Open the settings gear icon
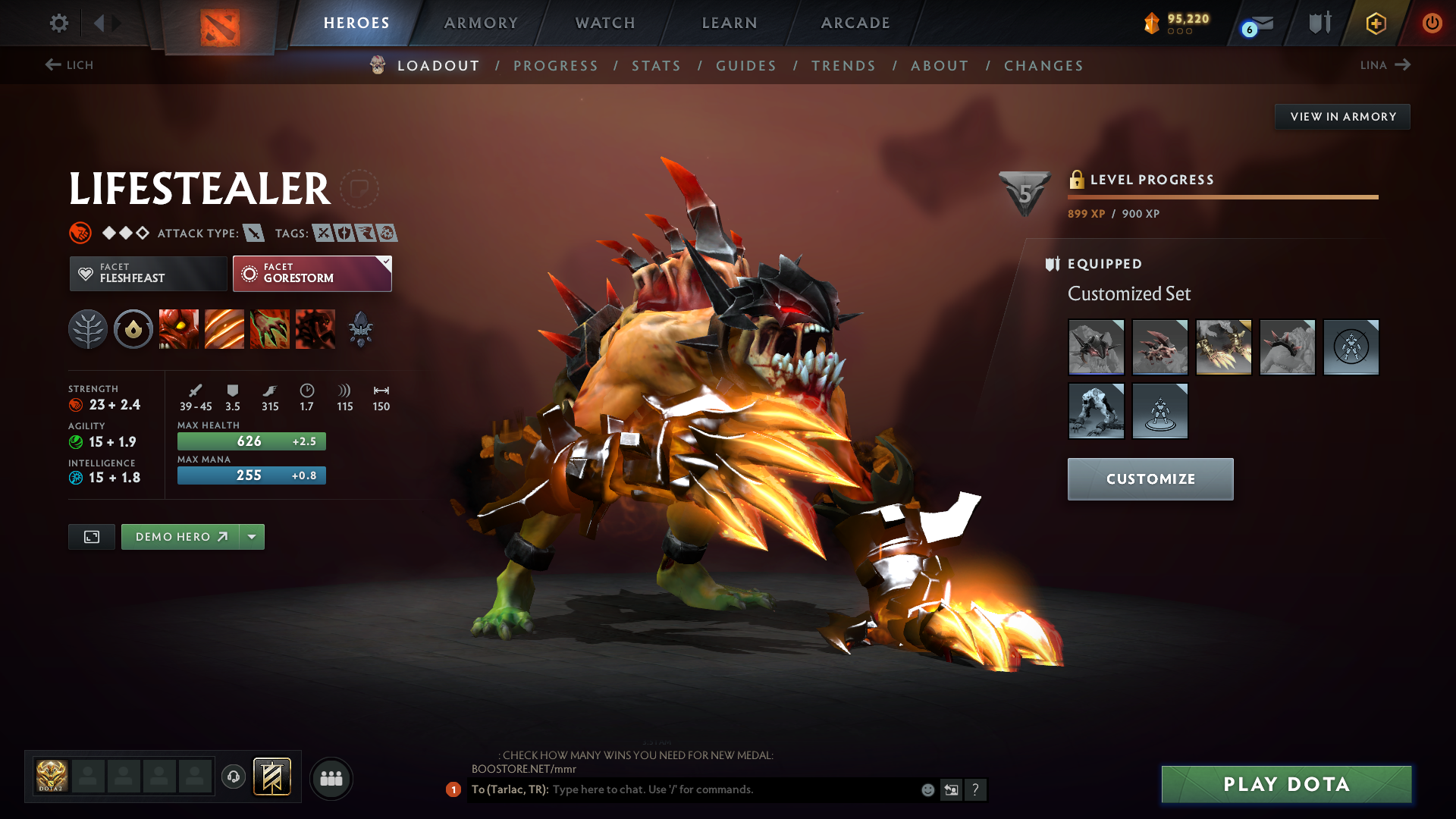This screenshot has width=1456, height=819. pos(58,23)
